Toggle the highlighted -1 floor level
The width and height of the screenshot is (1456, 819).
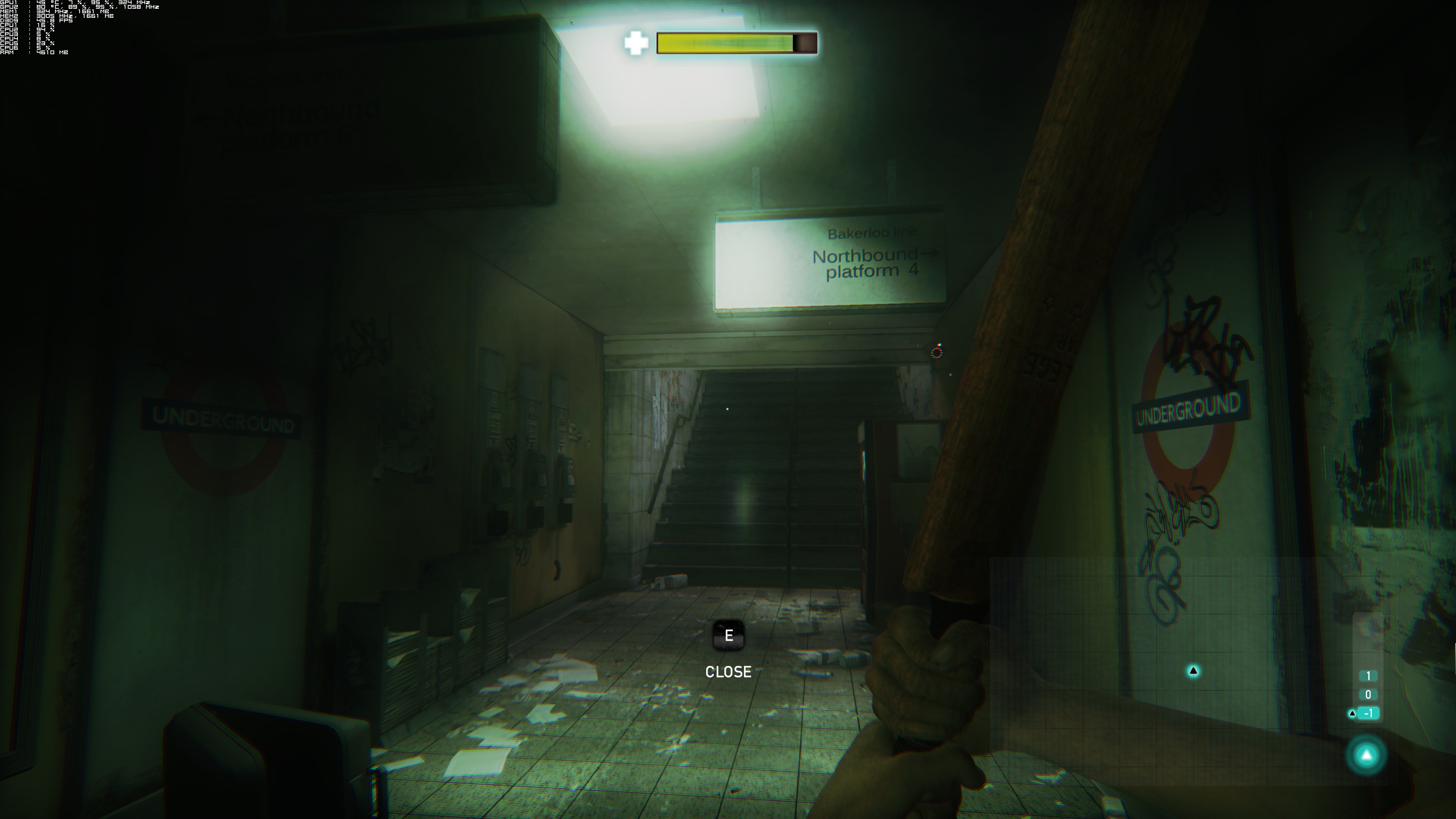pos(1368,713)
